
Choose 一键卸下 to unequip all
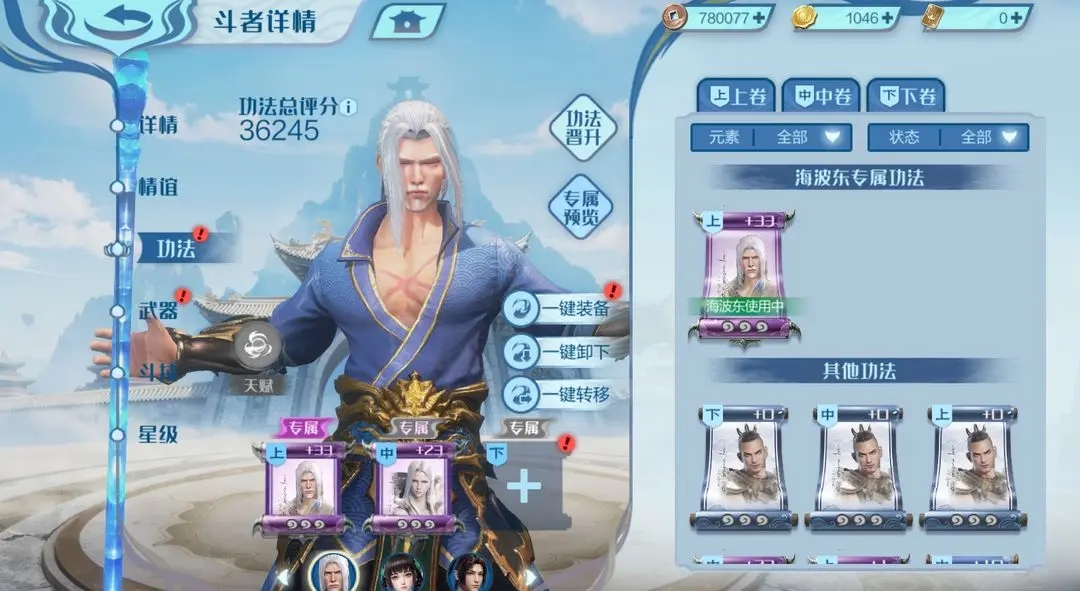pyautogui.click(x=561, y=351)
